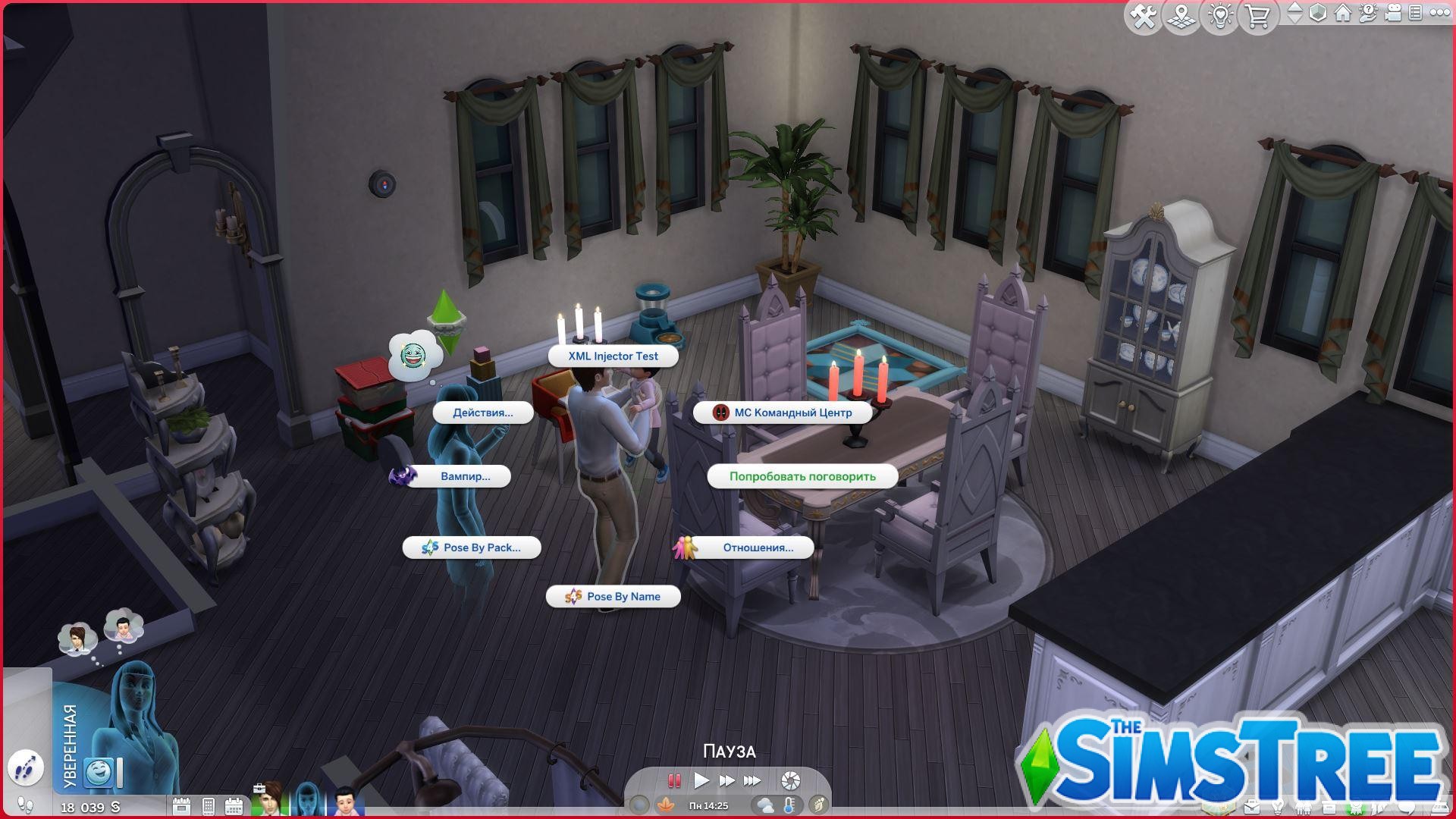Screen dimensions: 1456x819
Task: Open the three-dots options menu in top right
Action: pyautogui.click(x=1441, y=13)
